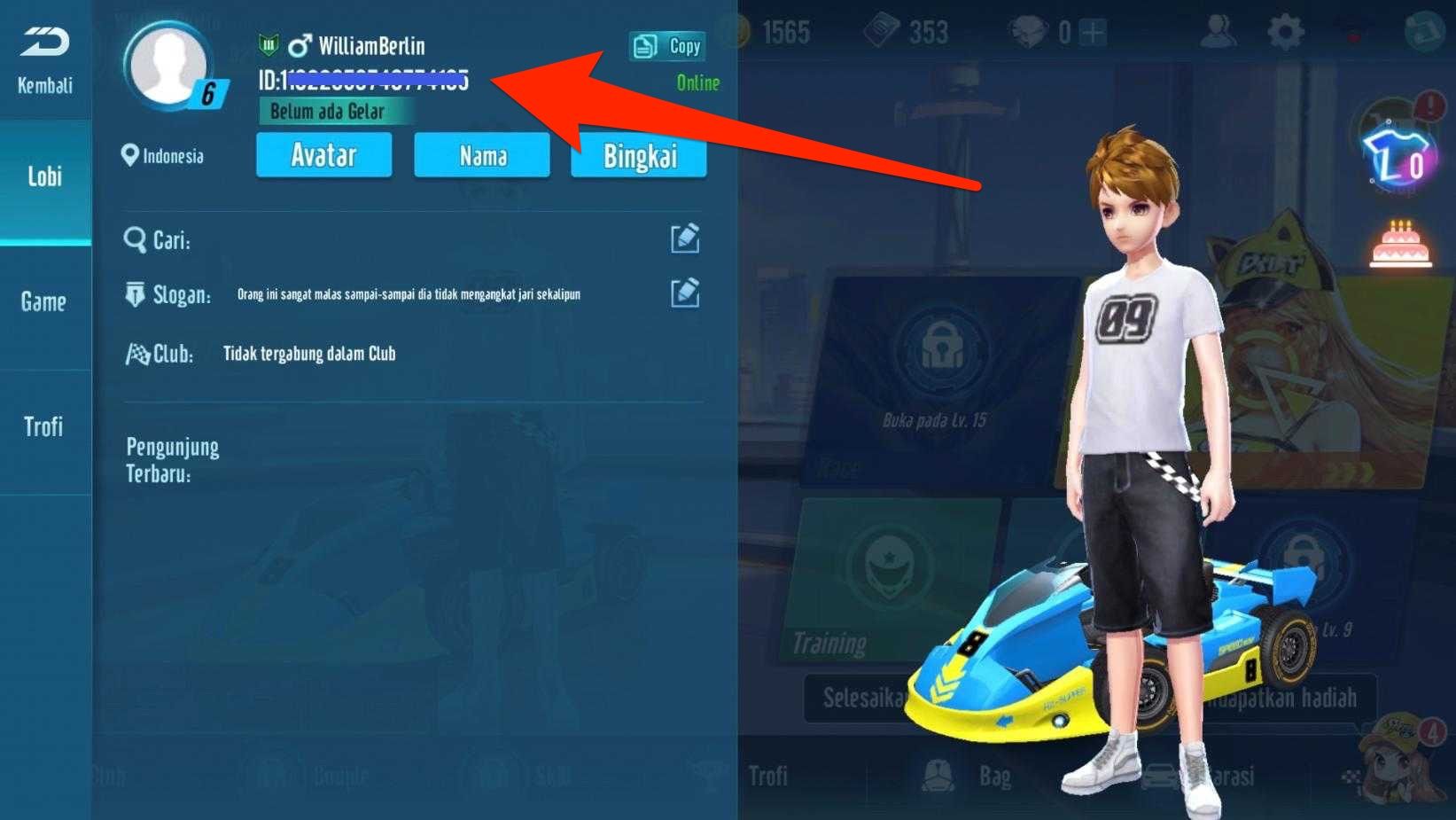Select the Belum ada Gelar title badge
1456x820 pixels.
[x=327, y=112]
